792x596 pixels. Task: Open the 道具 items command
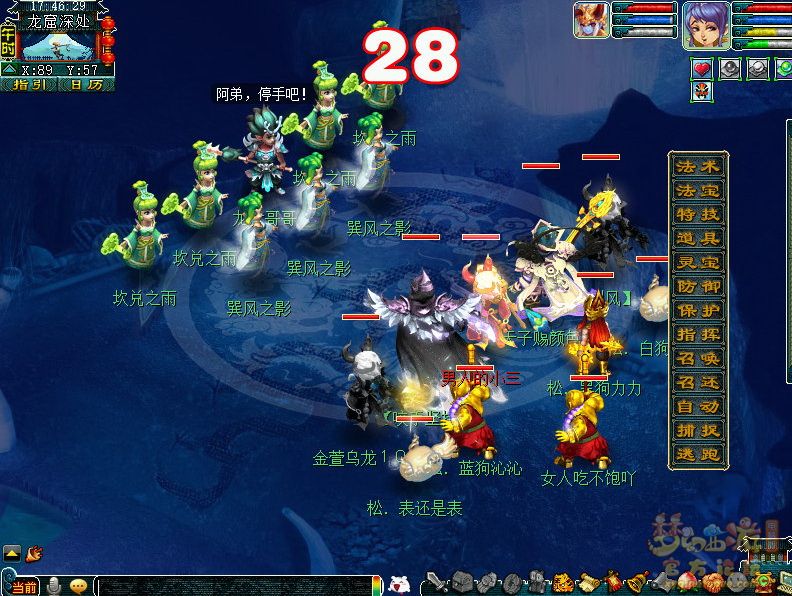(x=698, y=239)
